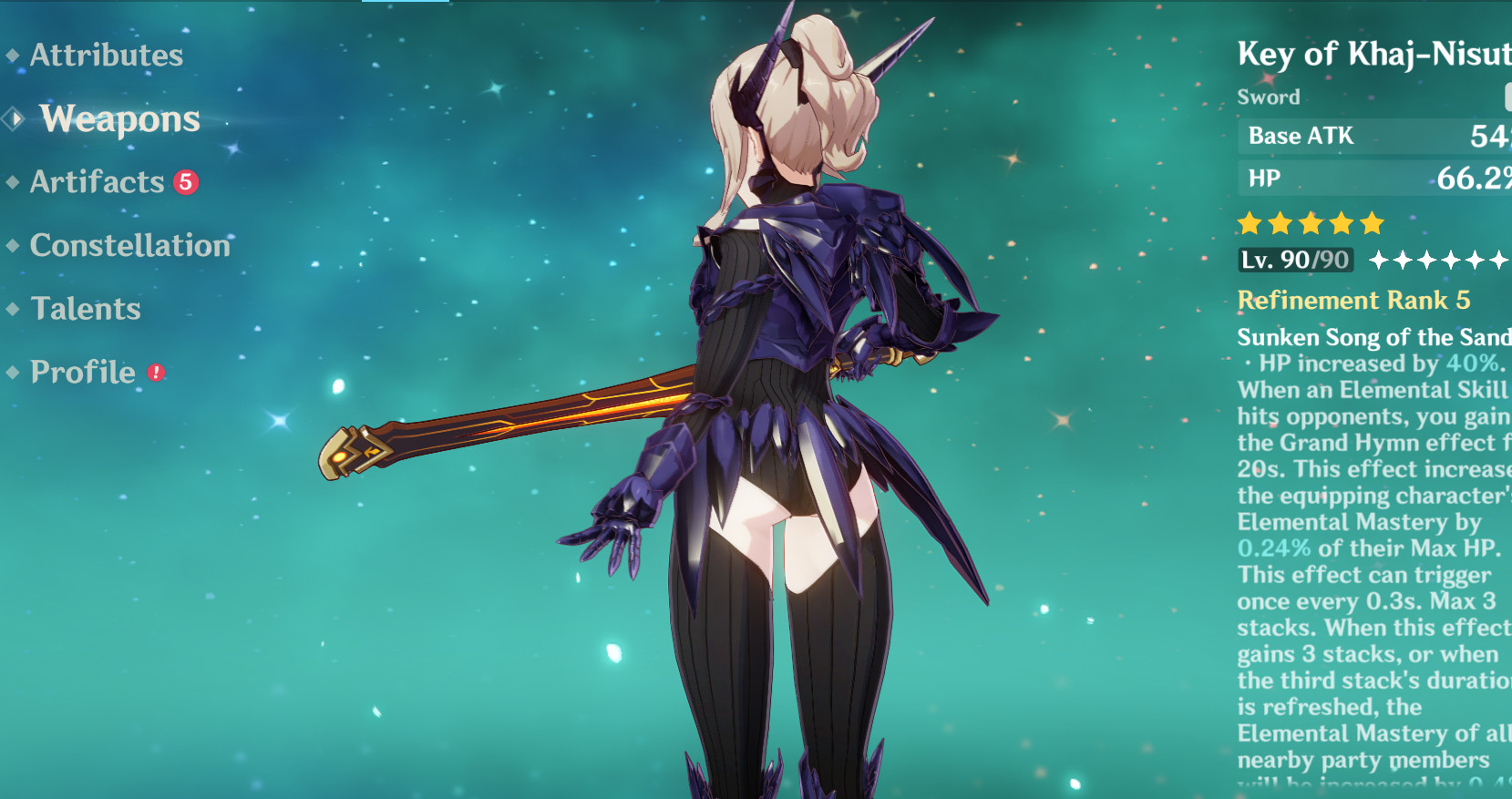
Task: Click the fifth gold rarity star
Action: [1373, 221]
